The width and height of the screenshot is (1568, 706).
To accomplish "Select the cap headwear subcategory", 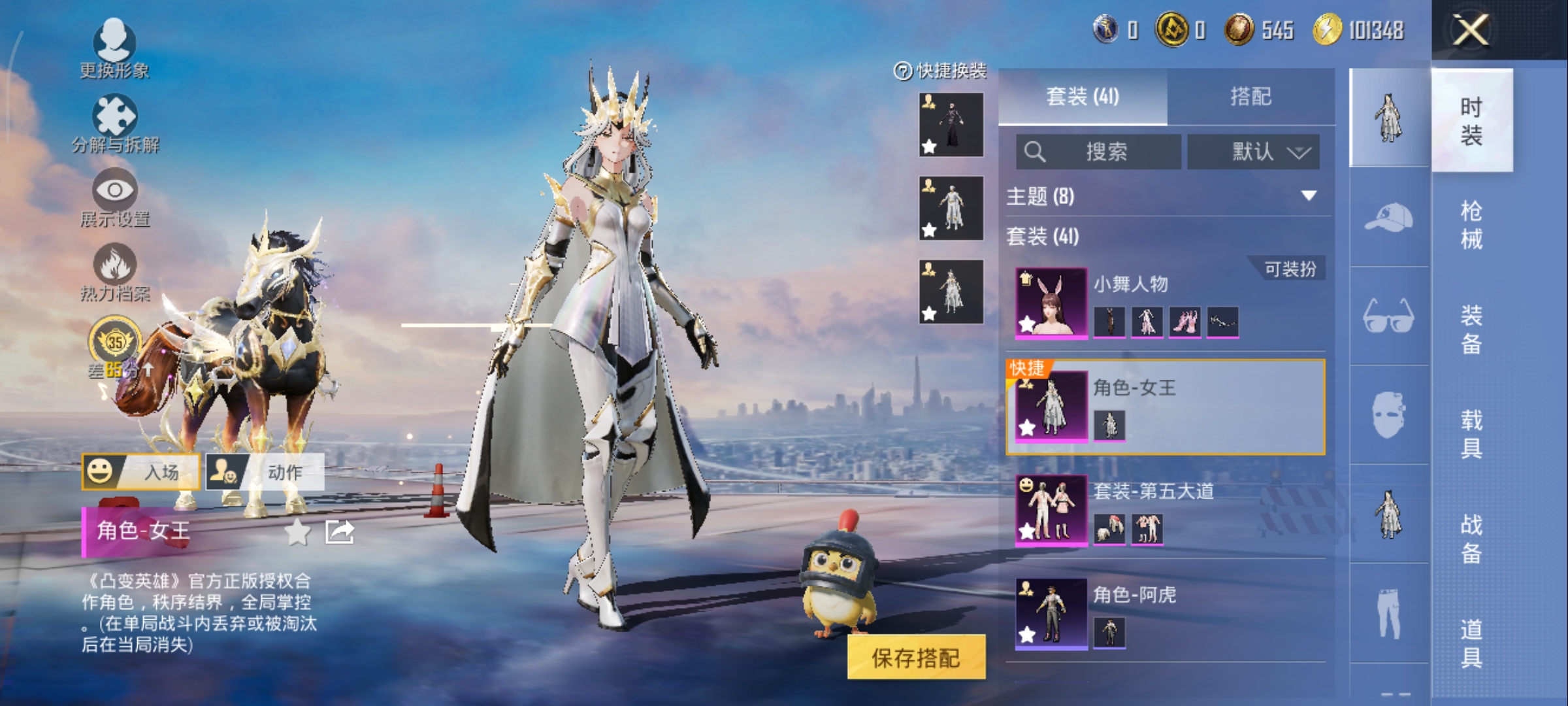I will (1389, 217).
